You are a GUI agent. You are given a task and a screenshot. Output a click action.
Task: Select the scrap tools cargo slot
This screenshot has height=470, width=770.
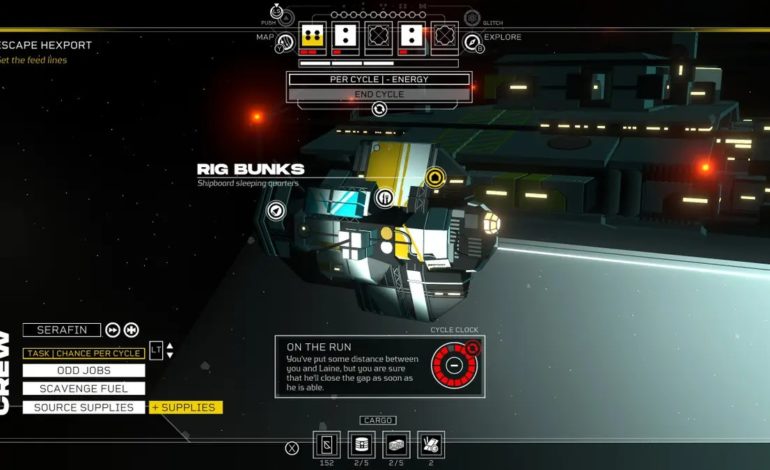point(431,445)
